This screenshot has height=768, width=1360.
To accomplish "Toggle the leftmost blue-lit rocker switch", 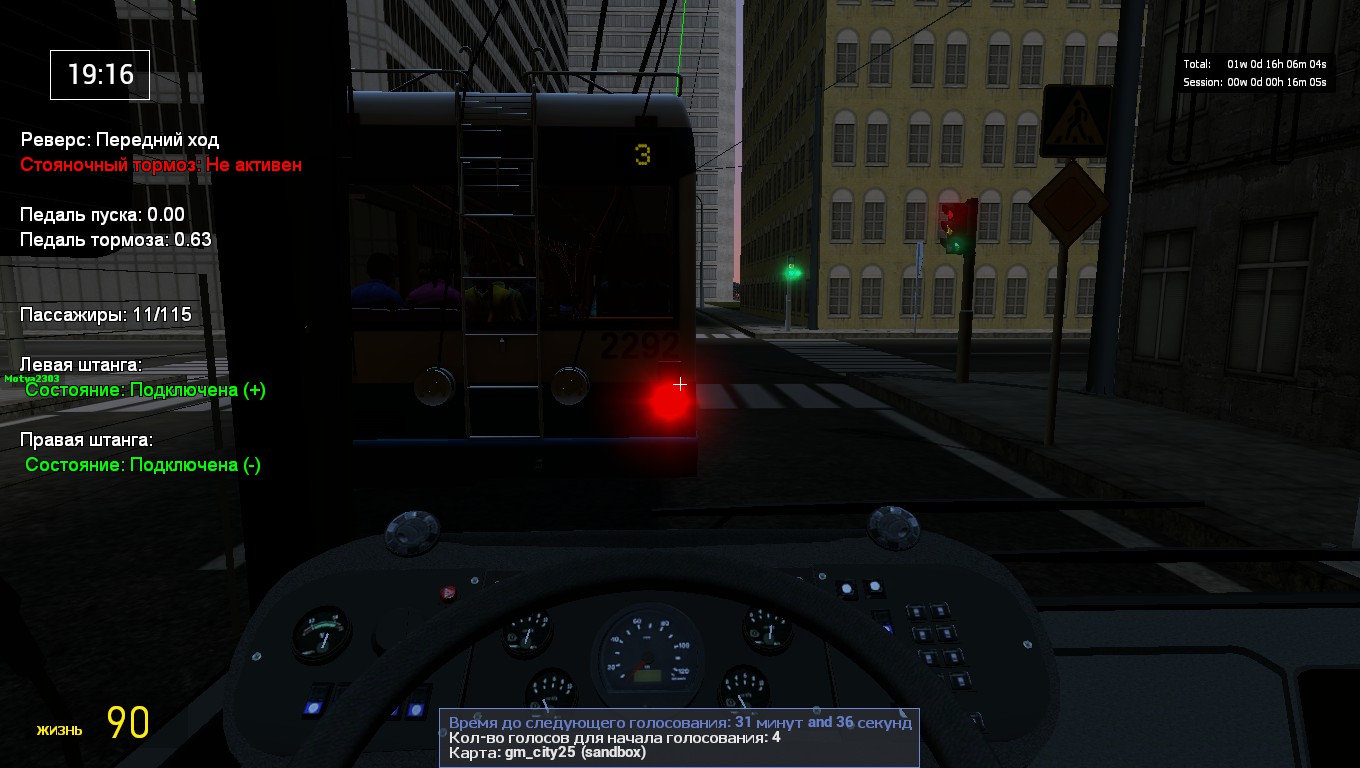I will pyautogui.click(x=313, y=707).
